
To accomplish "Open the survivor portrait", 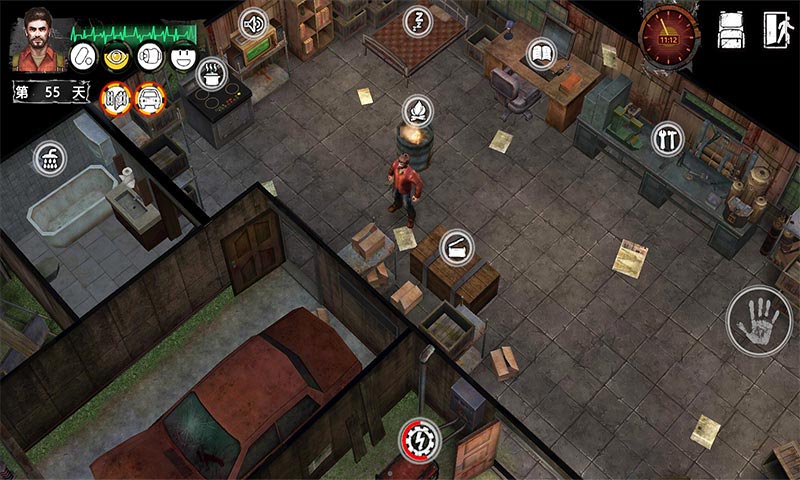I will click(35, 41).
